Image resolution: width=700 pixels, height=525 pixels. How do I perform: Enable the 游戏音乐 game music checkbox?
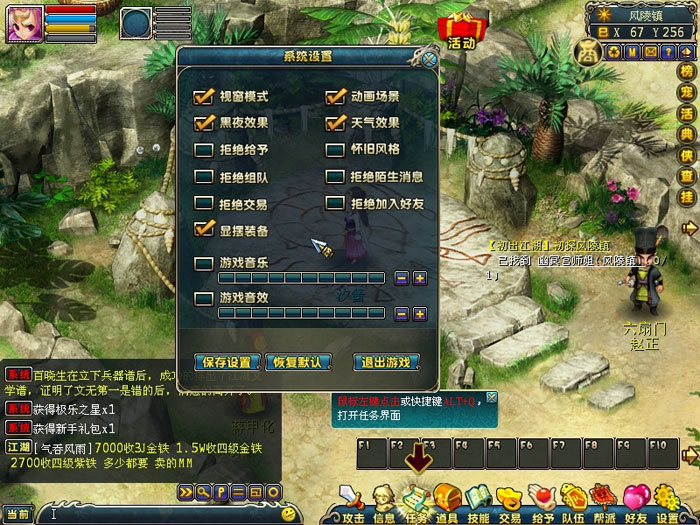pyautogui.click(x=204, y=262)
